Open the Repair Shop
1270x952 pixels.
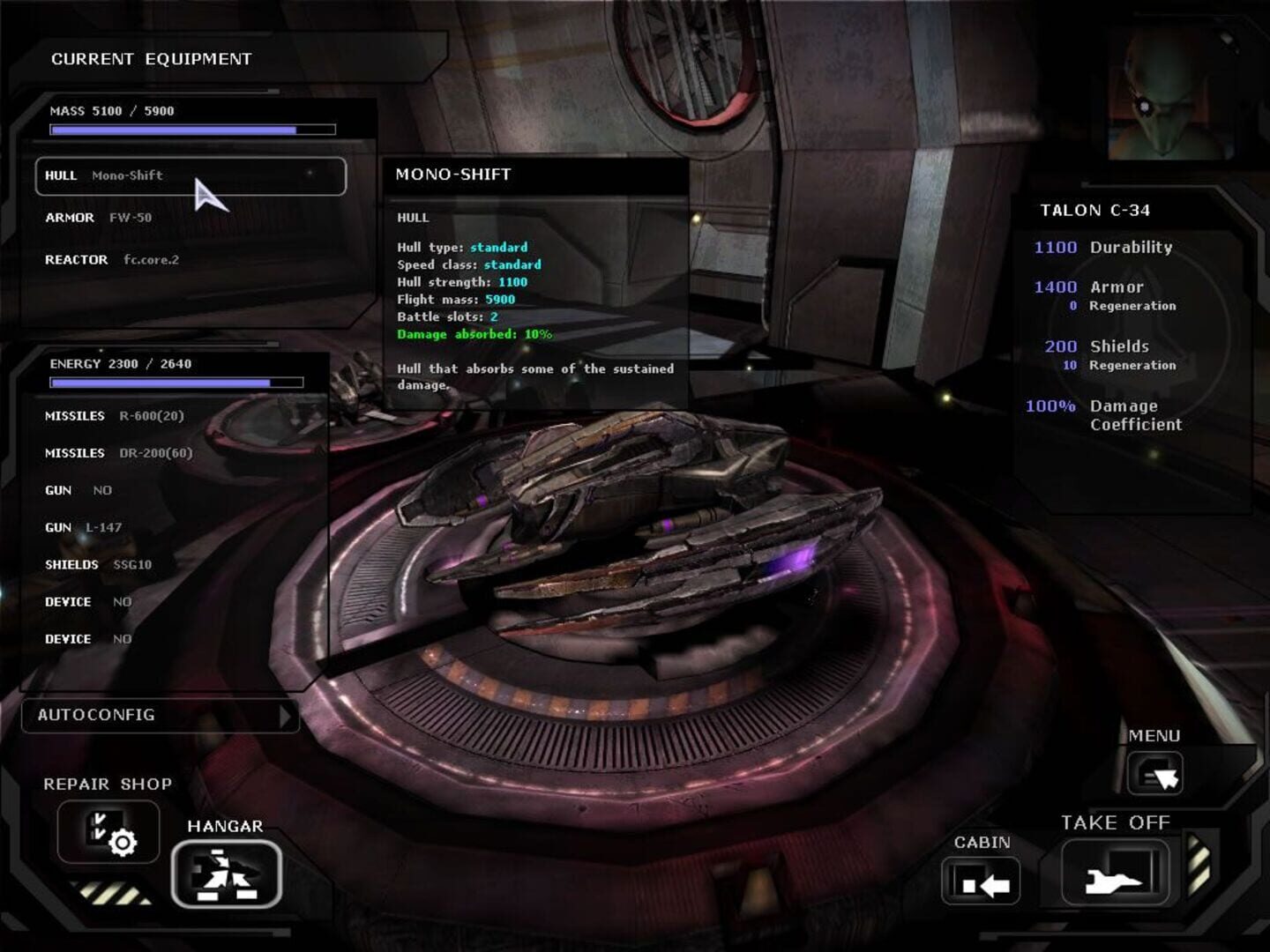[108, 832]
